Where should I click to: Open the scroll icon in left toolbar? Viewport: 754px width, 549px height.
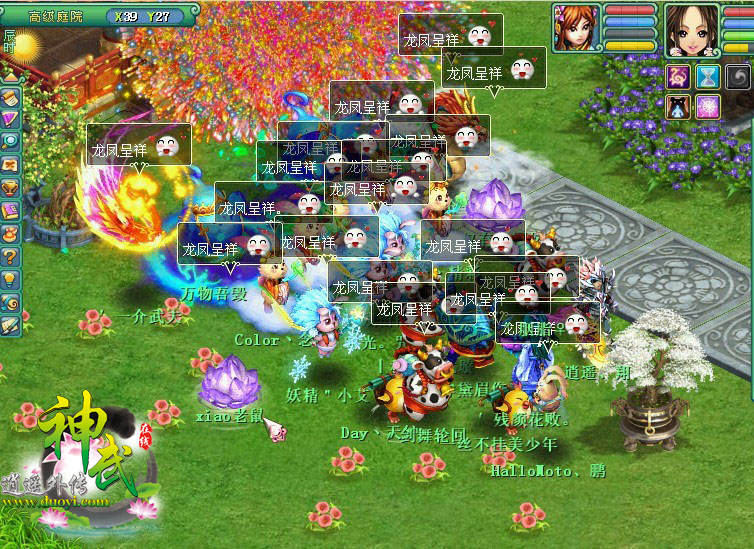click(10, 97)
